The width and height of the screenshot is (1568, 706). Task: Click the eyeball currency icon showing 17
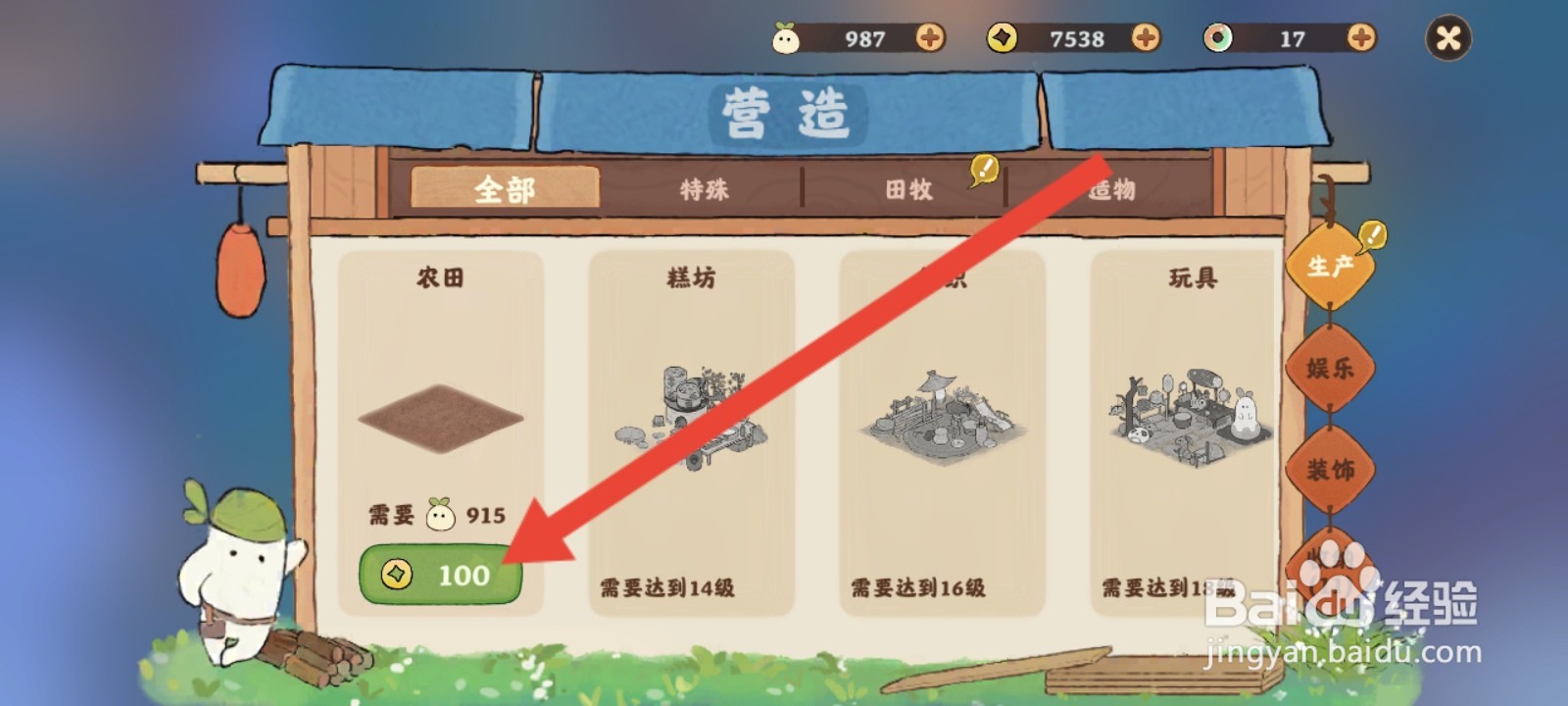click(x=1217, y=37)
